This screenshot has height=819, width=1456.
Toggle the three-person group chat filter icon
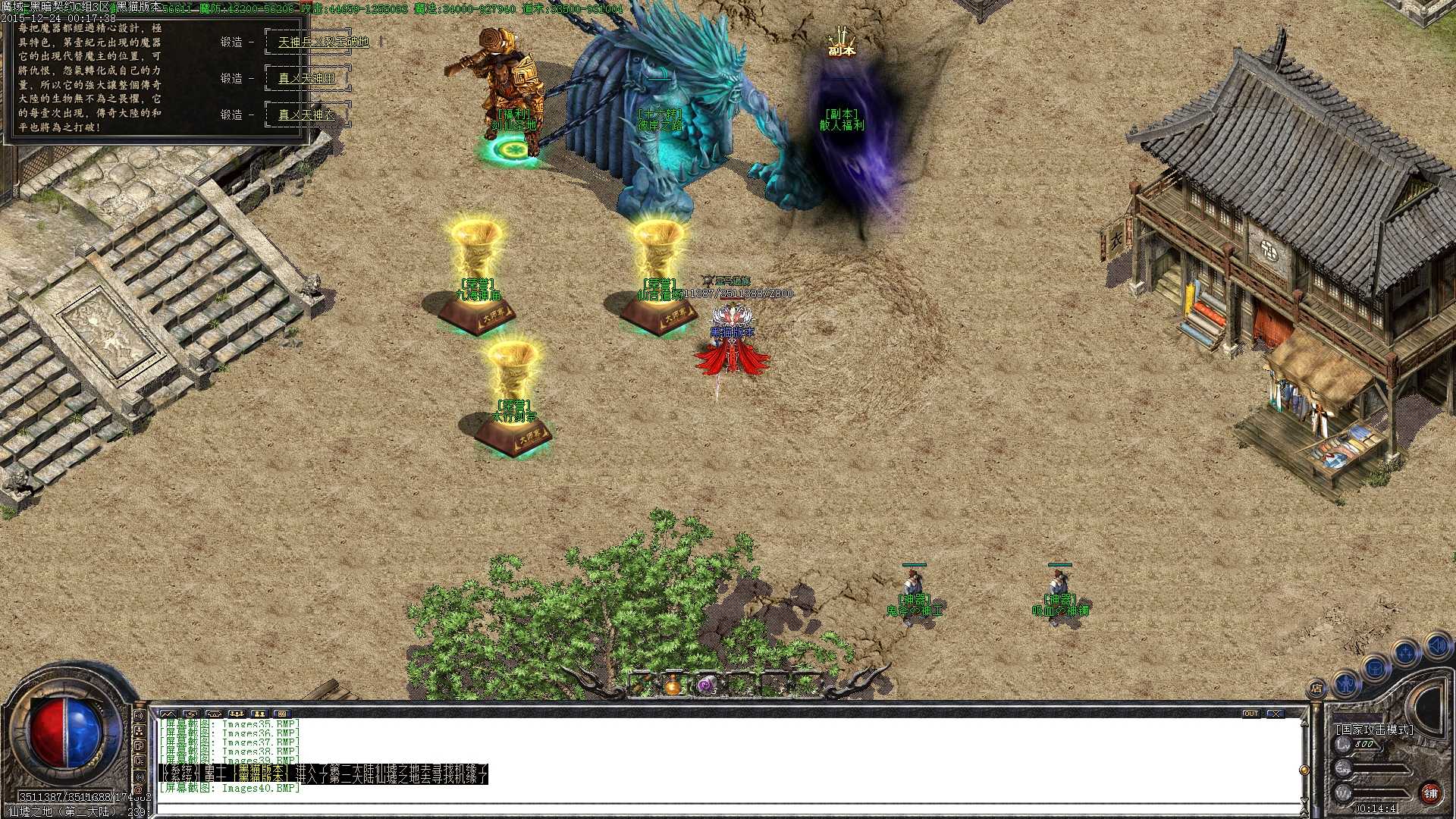pos(237,714)
